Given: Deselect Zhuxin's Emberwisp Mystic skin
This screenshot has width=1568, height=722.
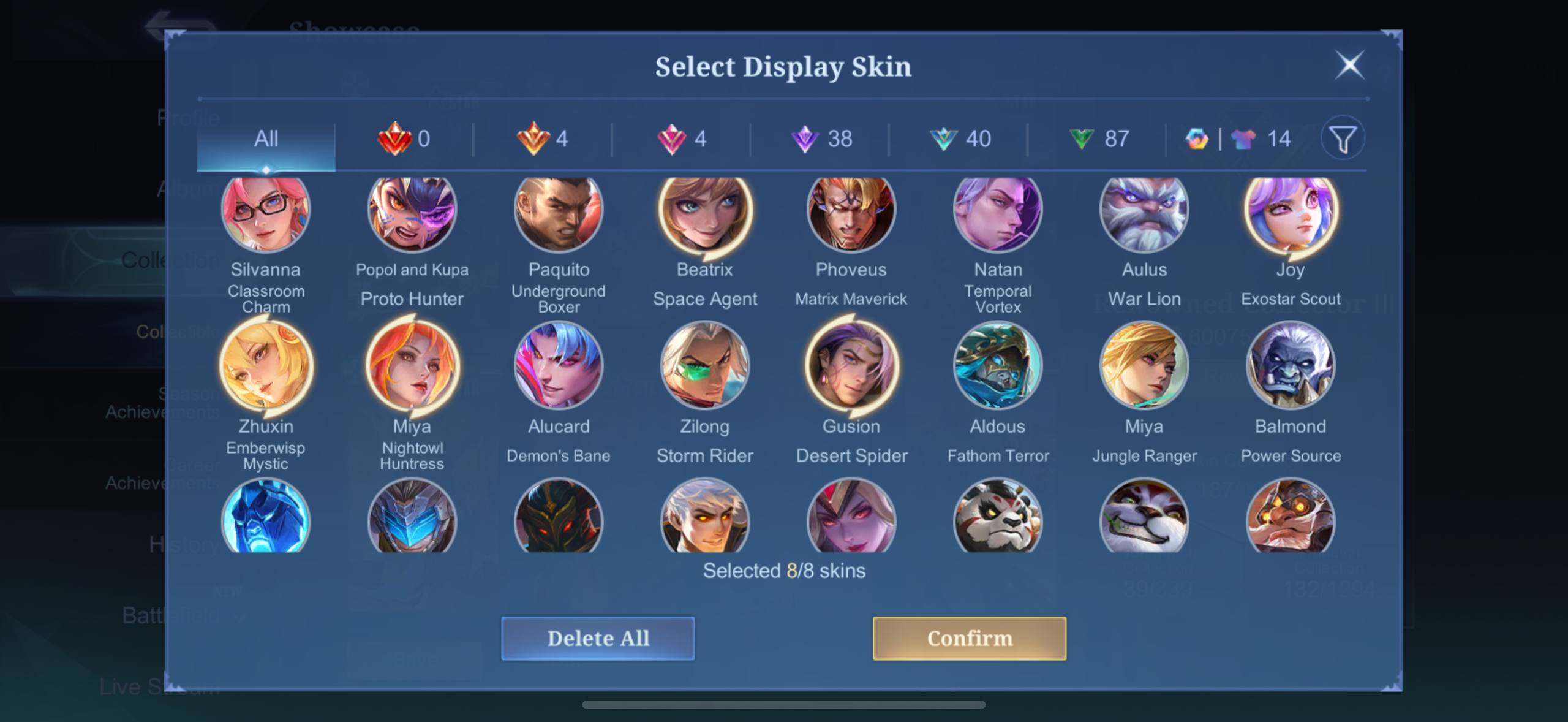Looking at the screenshot, I should 266,365.
